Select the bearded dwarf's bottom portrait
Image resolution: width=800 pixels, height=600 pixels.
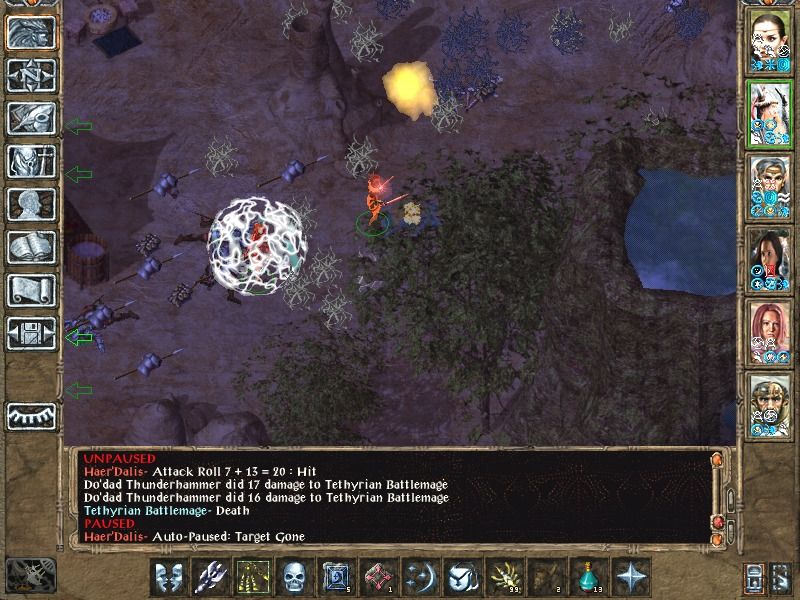point(770,404)
